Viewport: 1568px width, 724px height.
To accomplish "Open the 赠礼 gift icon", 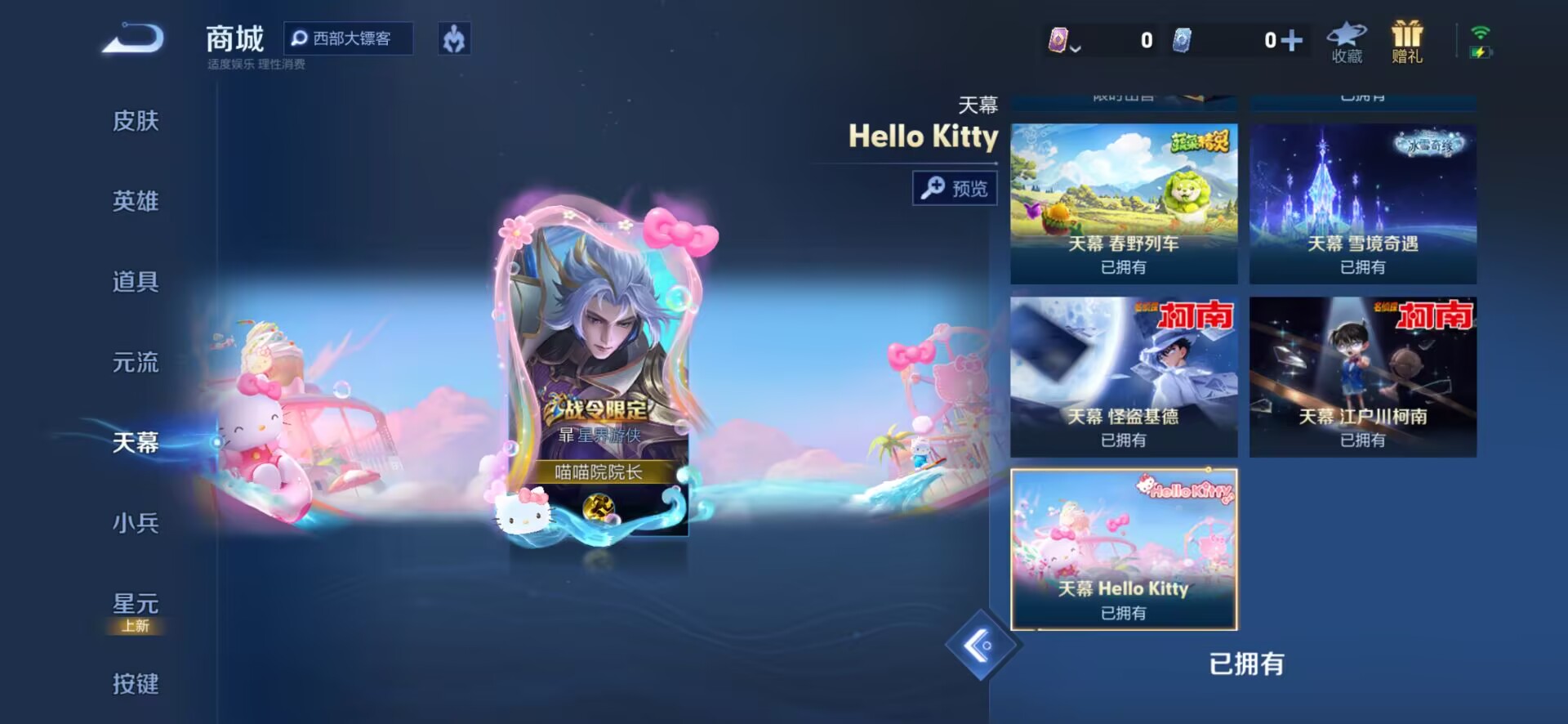I will 1406,42.
